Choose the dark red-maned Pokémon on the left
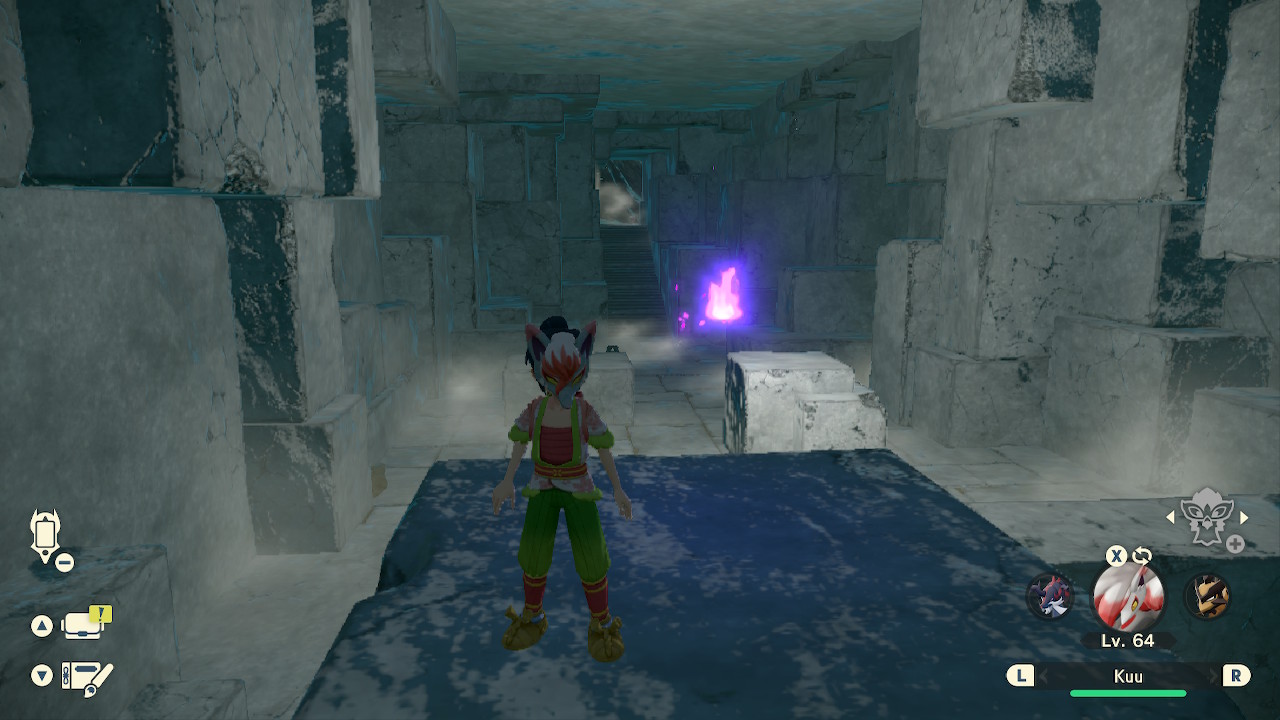 (1050, 597)
